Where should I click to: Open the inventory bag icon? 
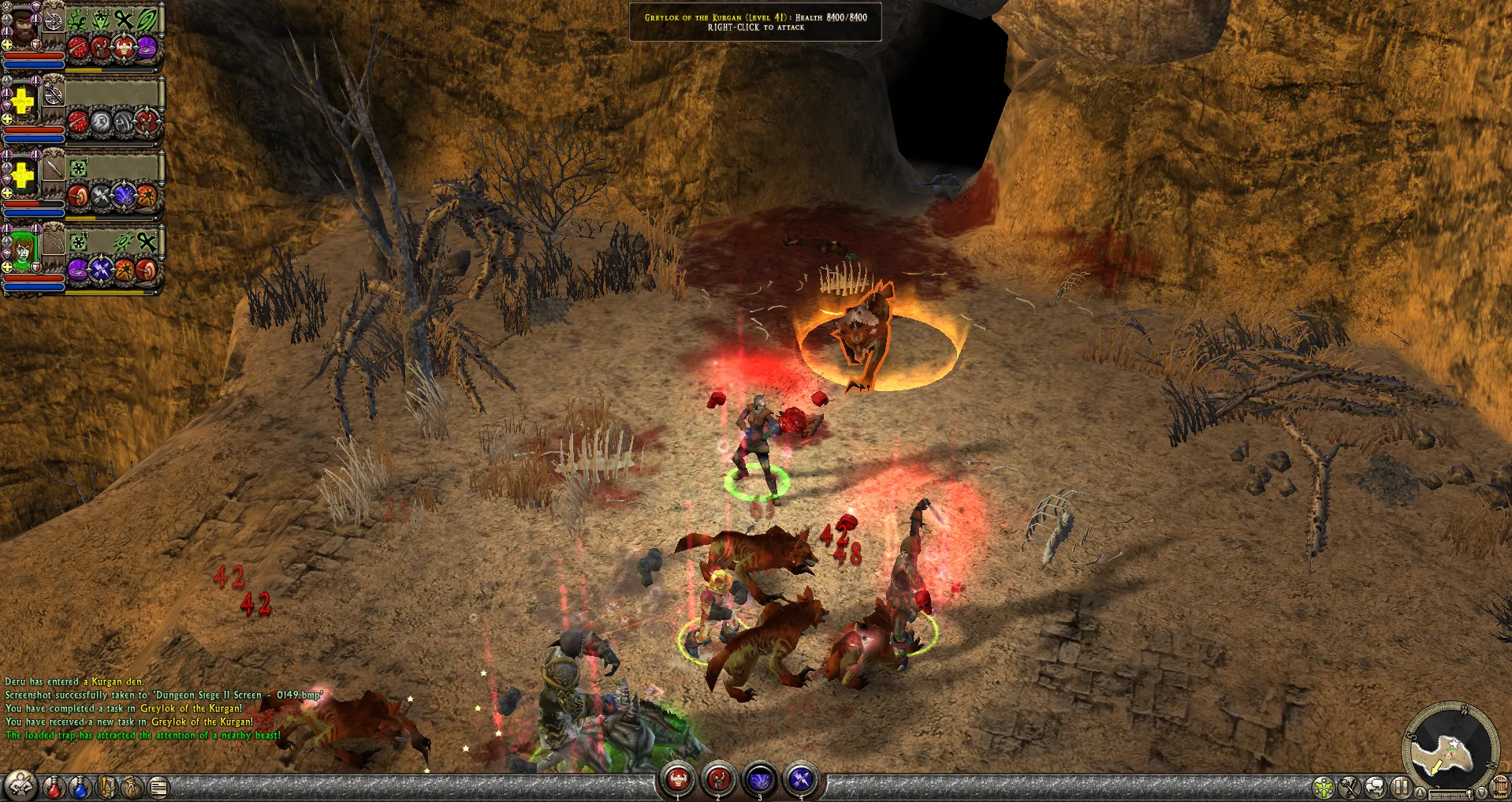point(132,786)
